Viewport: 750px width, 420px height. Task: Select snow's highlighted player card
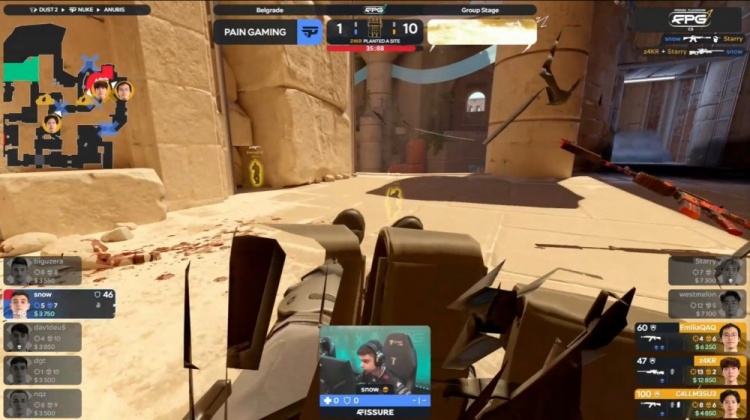[x=58, y=303]
